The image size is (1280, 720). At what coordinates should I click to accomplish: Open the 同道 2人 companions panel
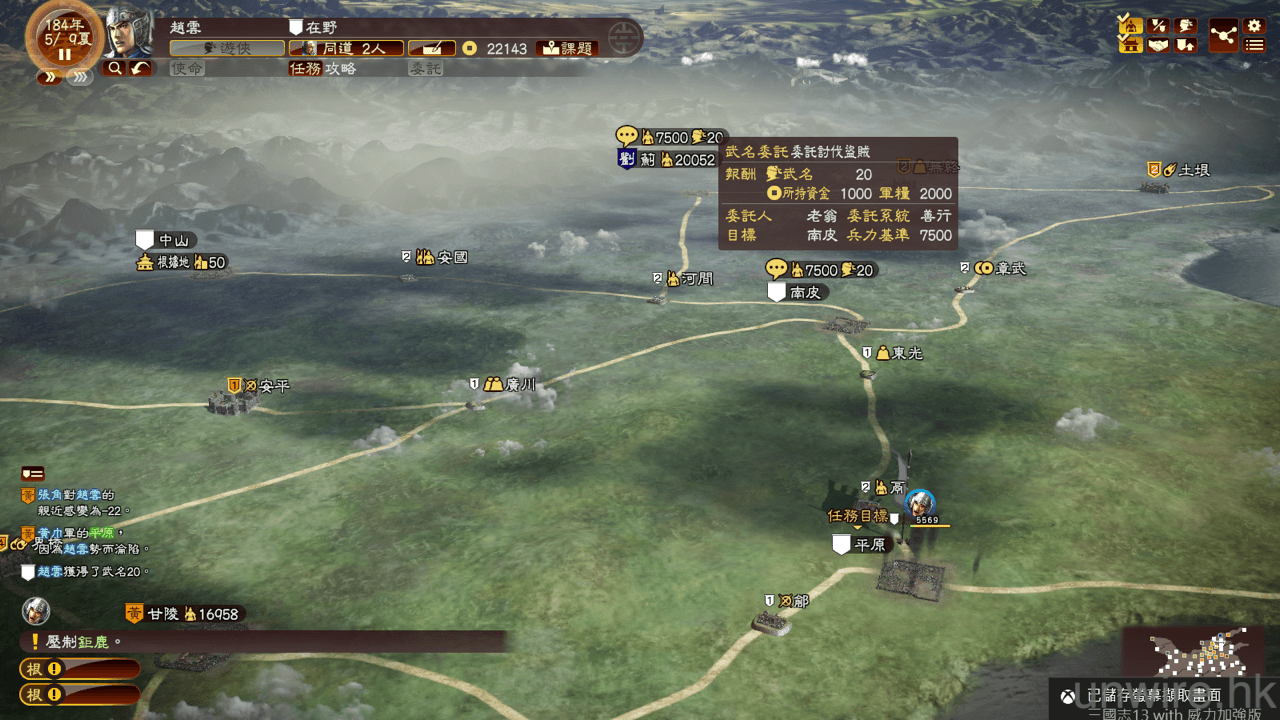pos(346,48)
